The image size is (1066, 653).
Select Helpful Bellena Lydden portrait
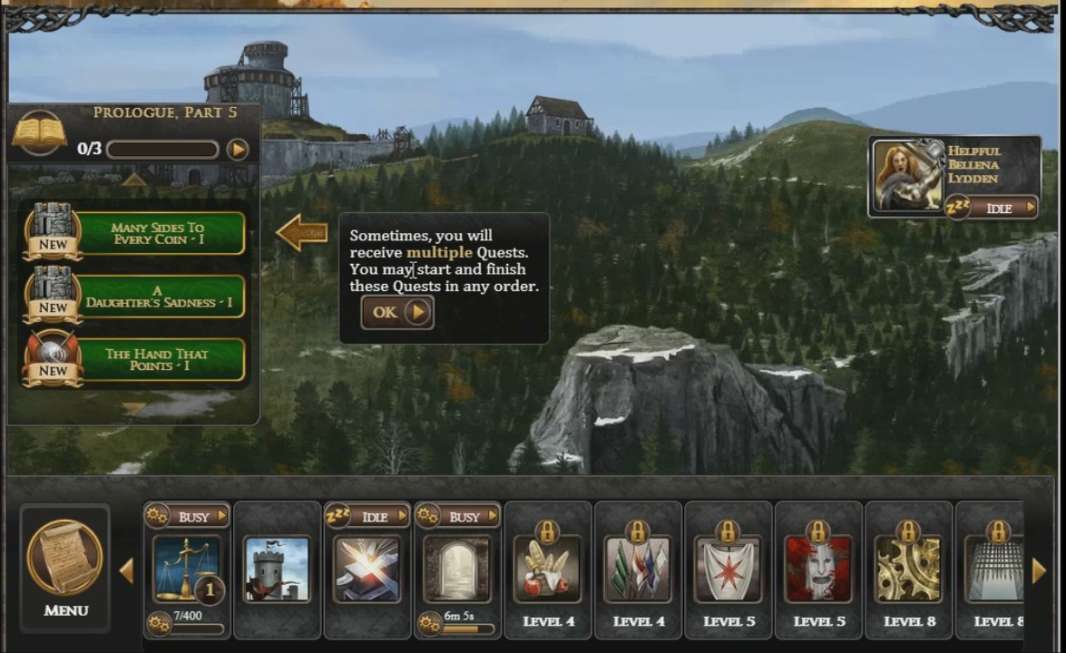pyautogui.click(x=907, y=176)
